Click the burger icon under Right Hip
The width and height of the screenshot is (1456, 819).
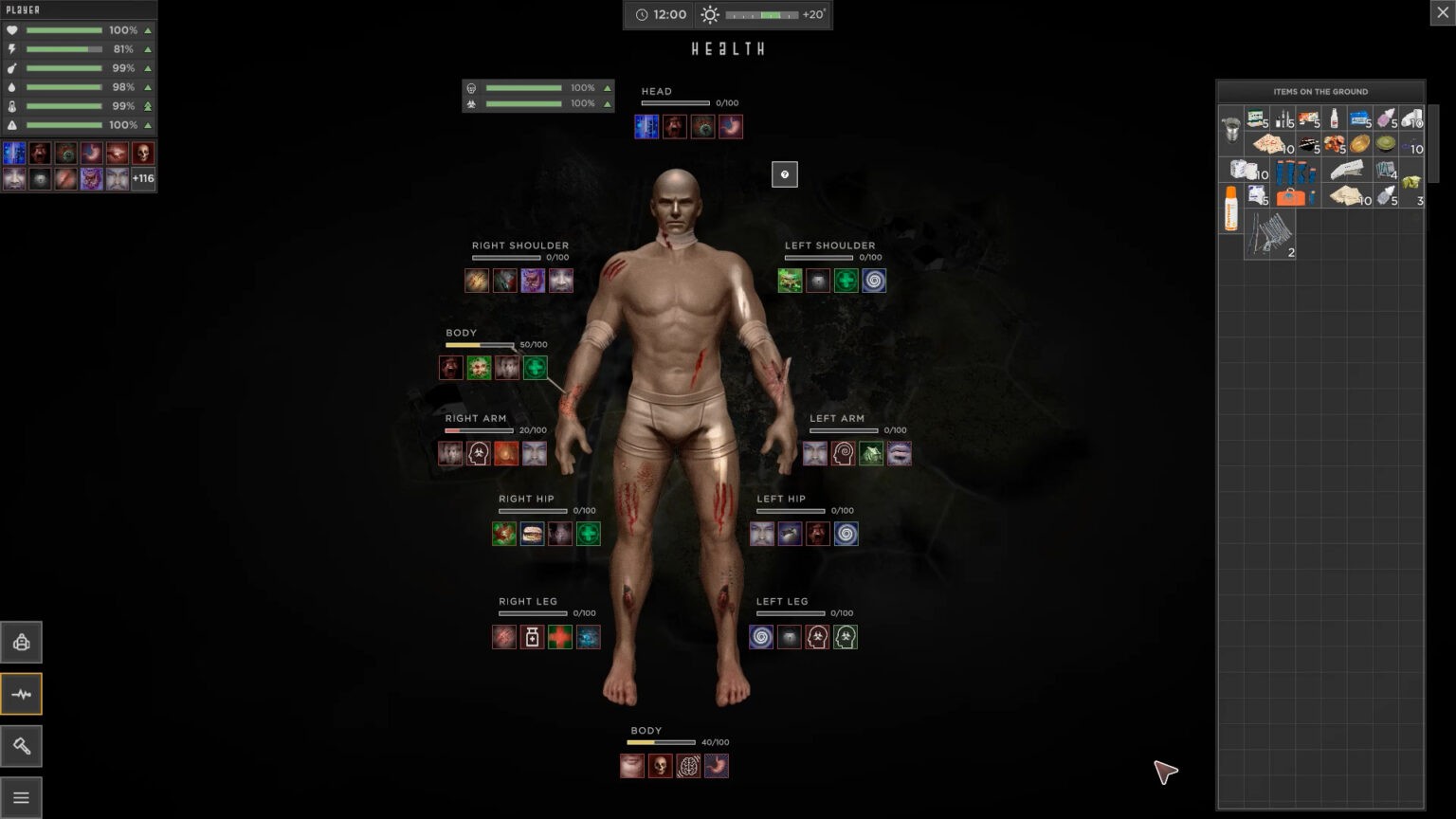point(532,534)
